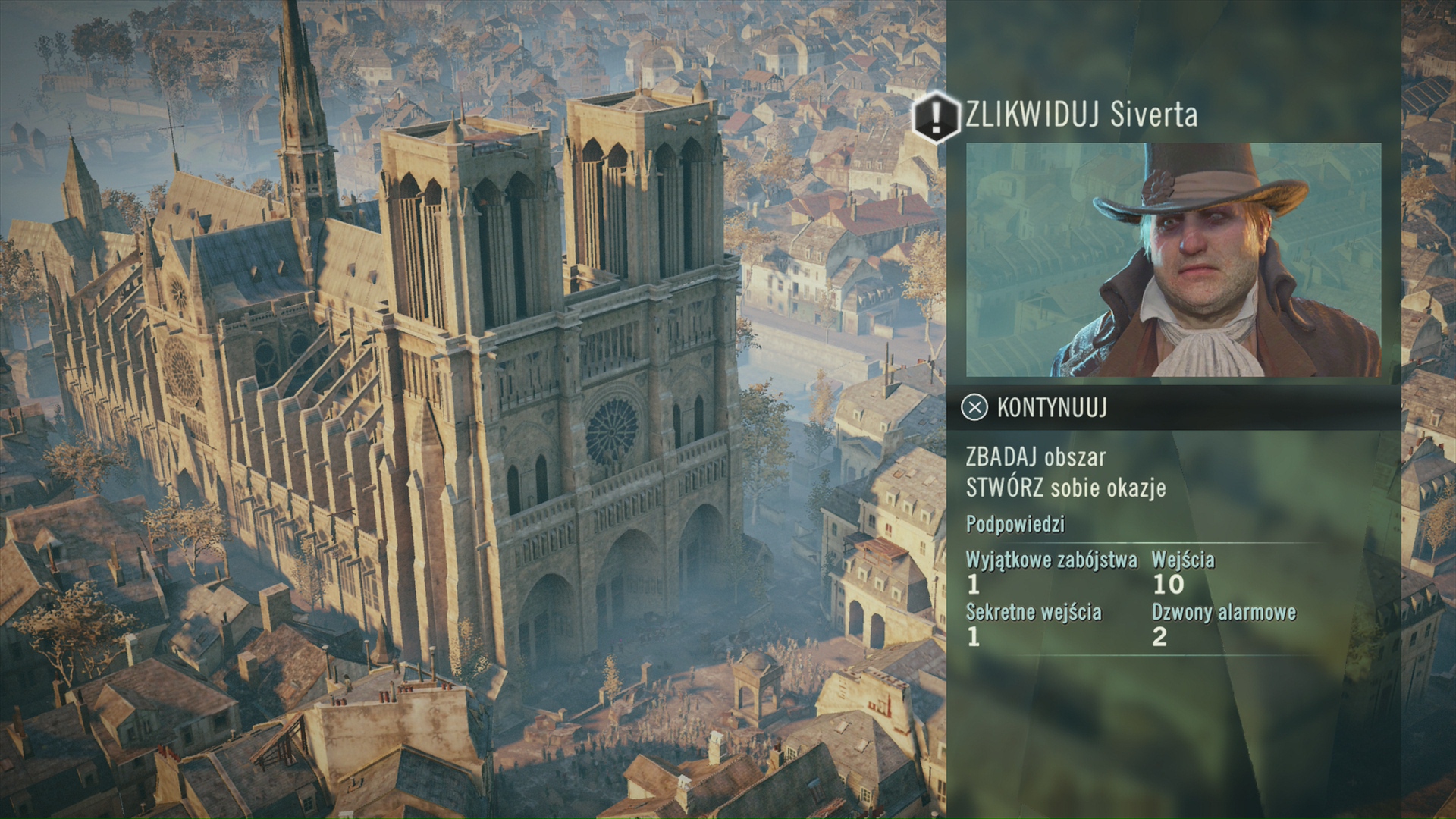Screen dimensions: 1456x819
Task: Click the exclamation mark objective icon
Action: coord(937,116)
